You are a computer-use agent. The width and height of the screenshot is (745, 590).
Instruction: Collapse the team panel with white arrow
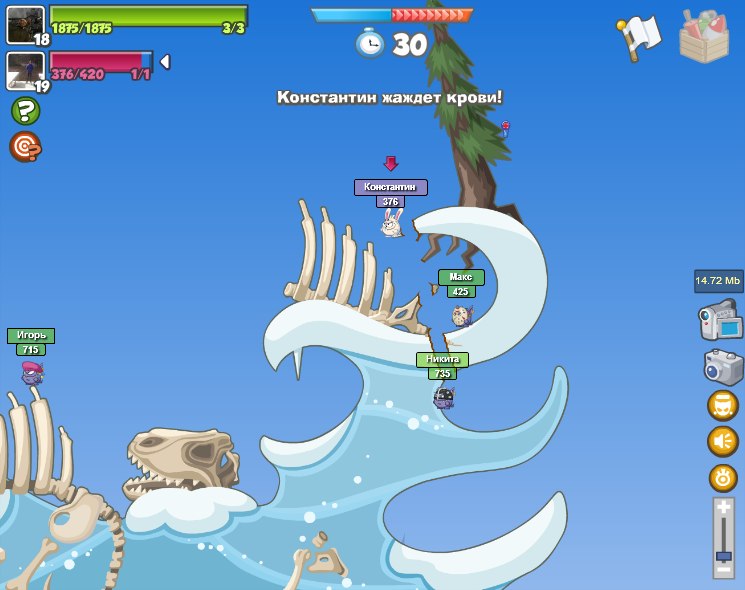(165, 62)
